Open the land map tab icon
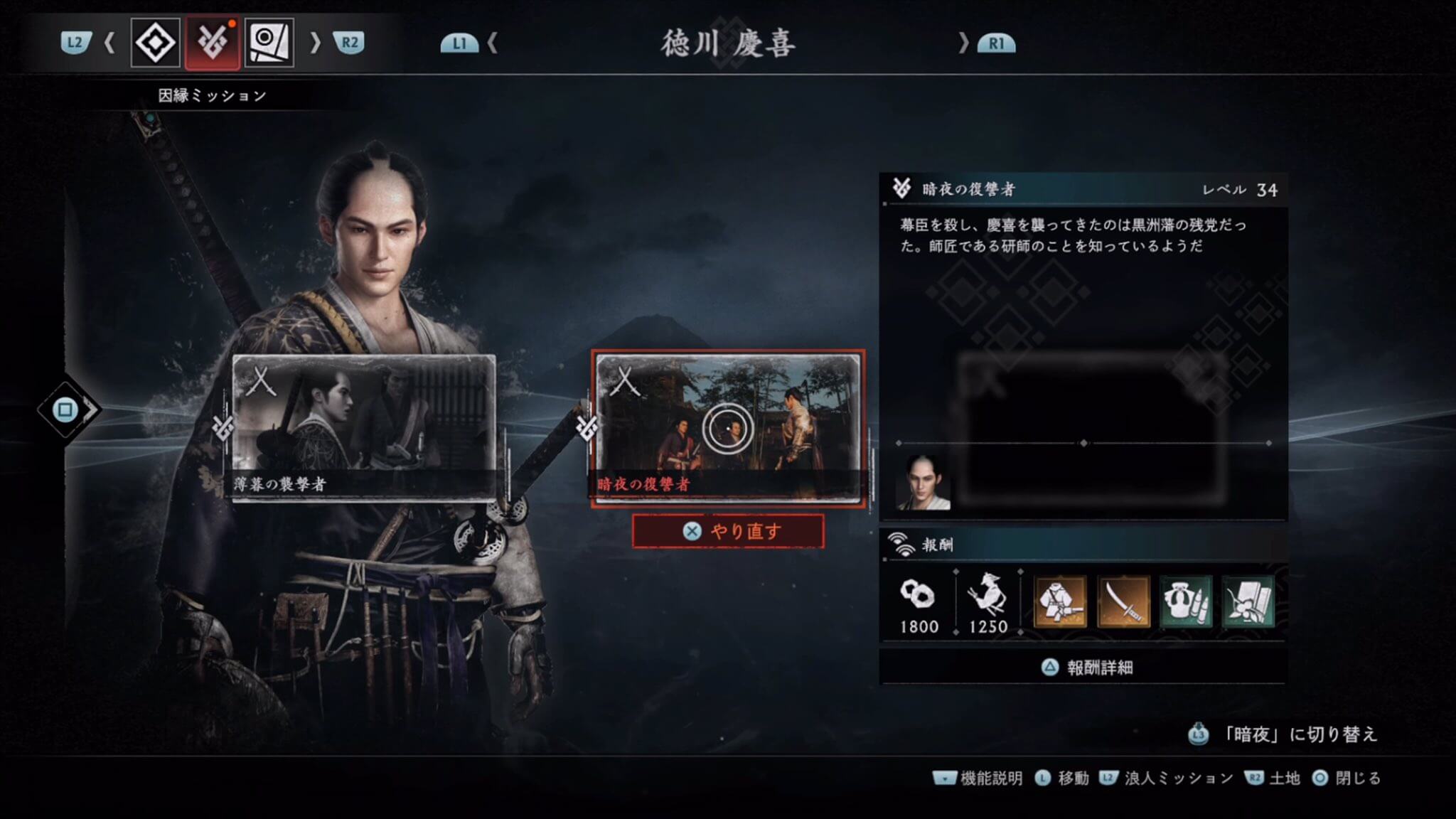Viewport: 1456px width, 819px height. (x=269, y=43)
